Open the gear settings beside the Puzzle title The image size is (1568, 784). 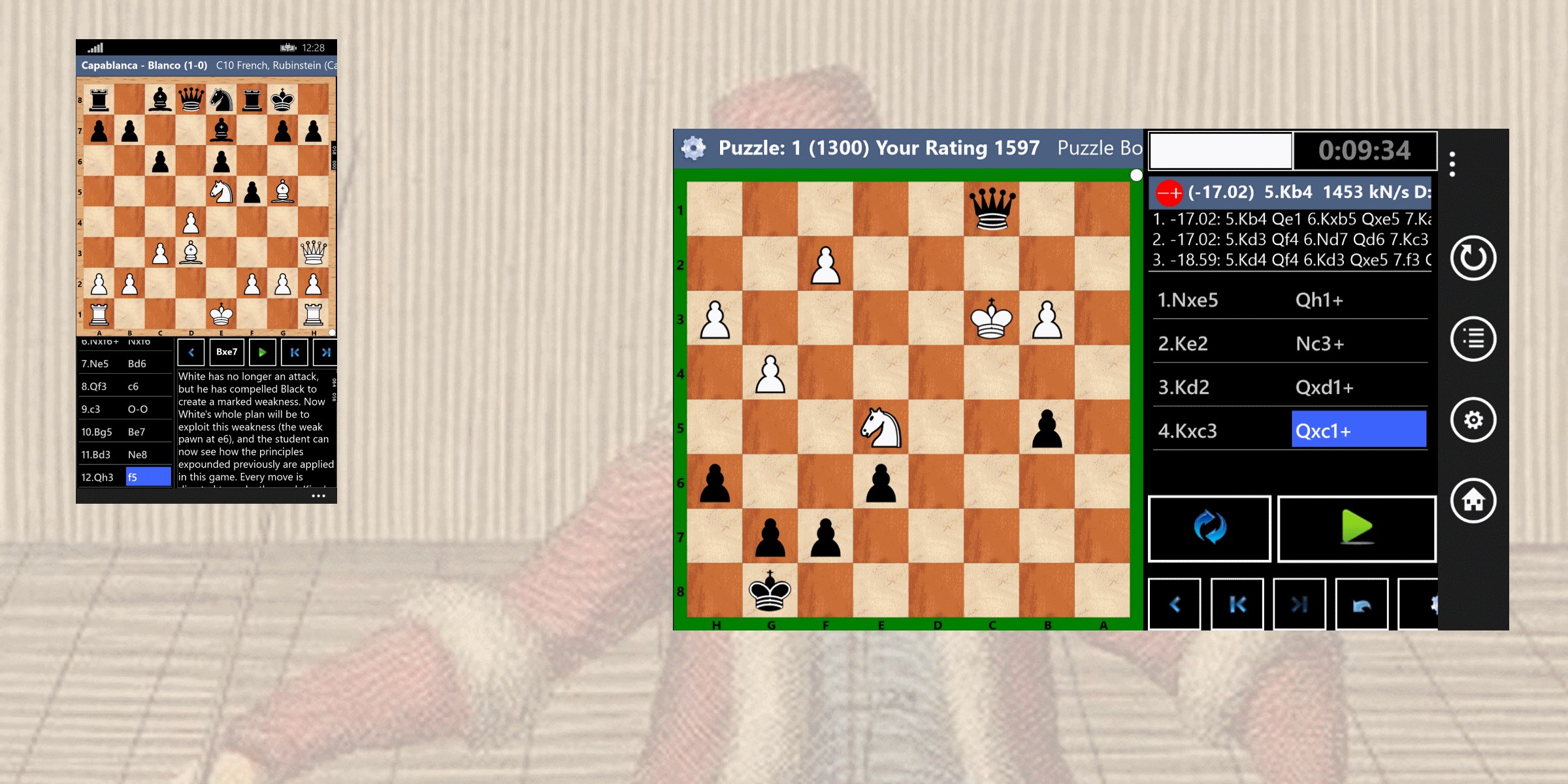(x=693, y=148)
